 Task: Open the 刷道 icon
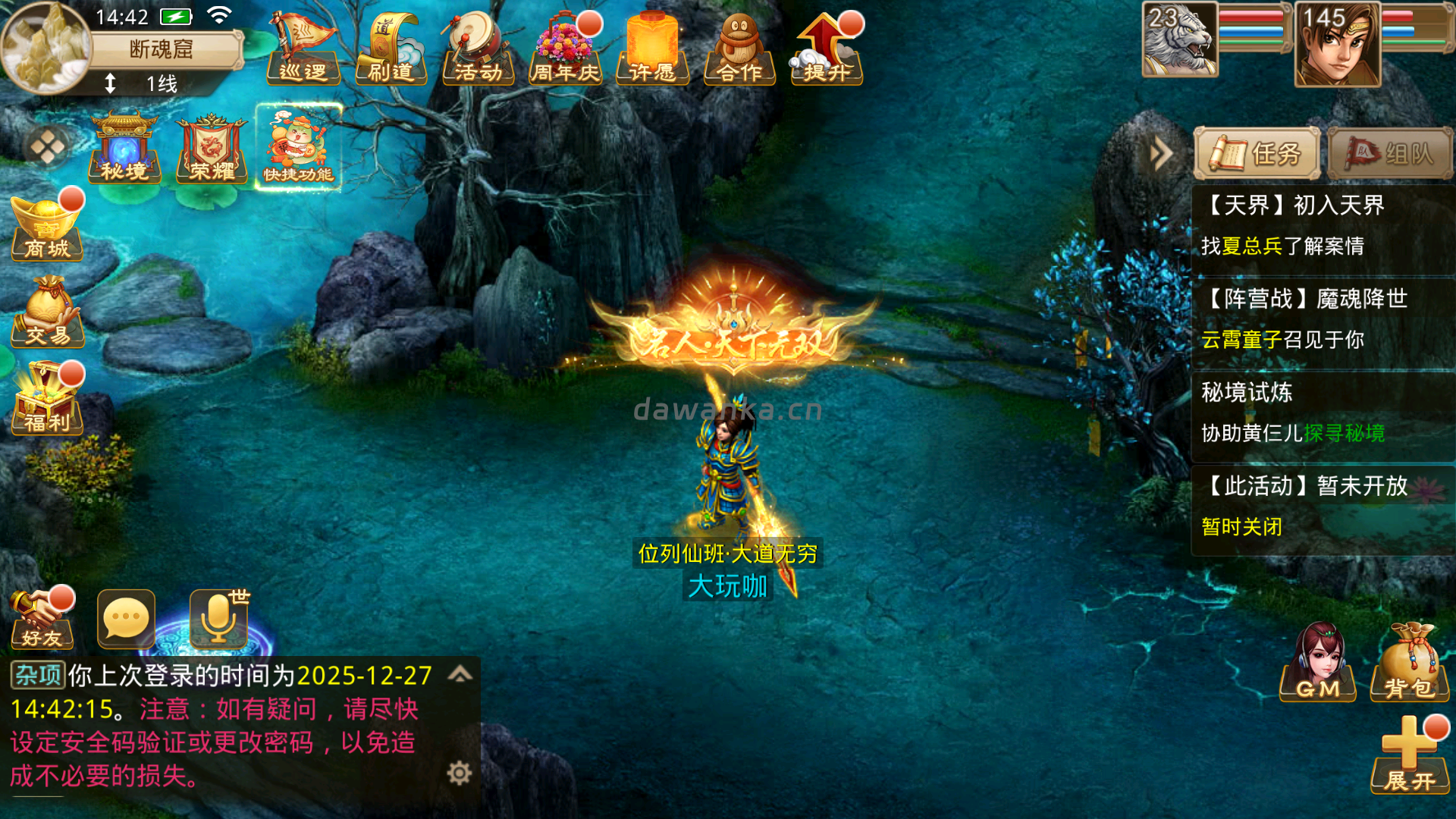391,49
